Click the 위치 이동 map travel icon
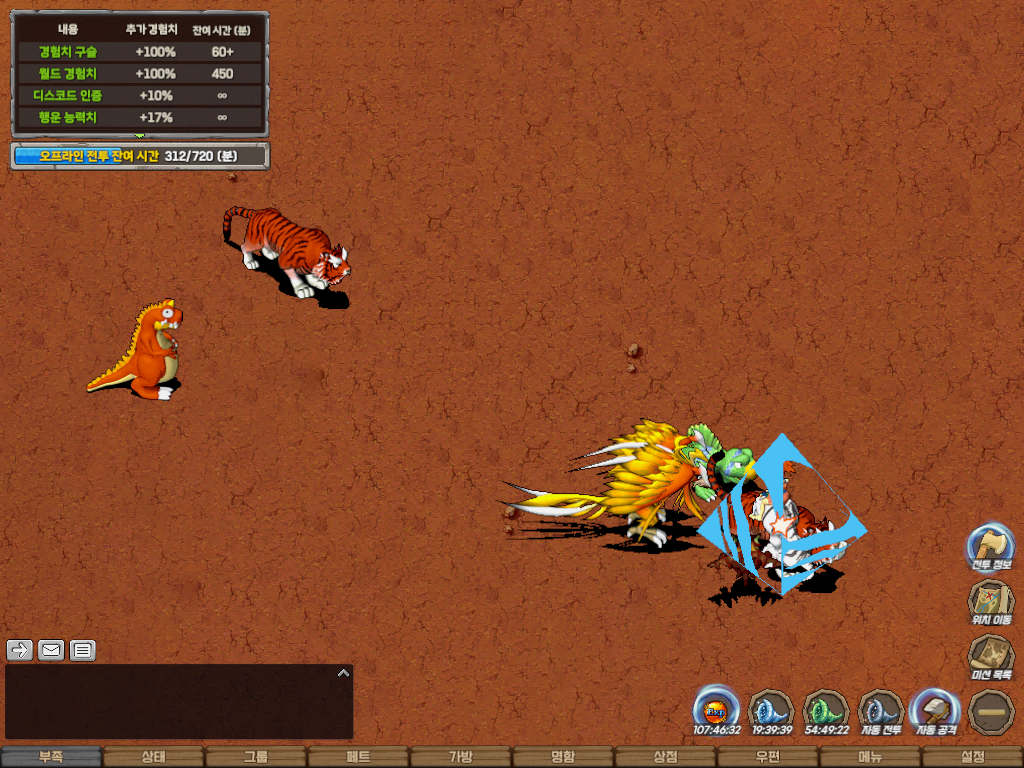 coord(990,600)
